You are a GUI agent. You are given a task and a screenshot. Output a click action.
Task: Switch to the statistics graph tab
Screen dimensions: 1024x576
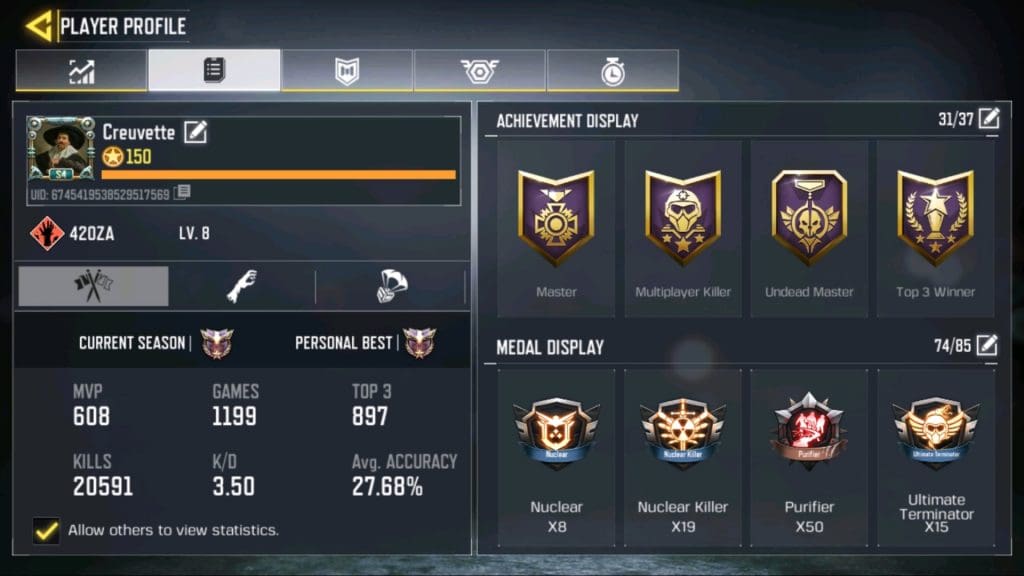(81, 71)
